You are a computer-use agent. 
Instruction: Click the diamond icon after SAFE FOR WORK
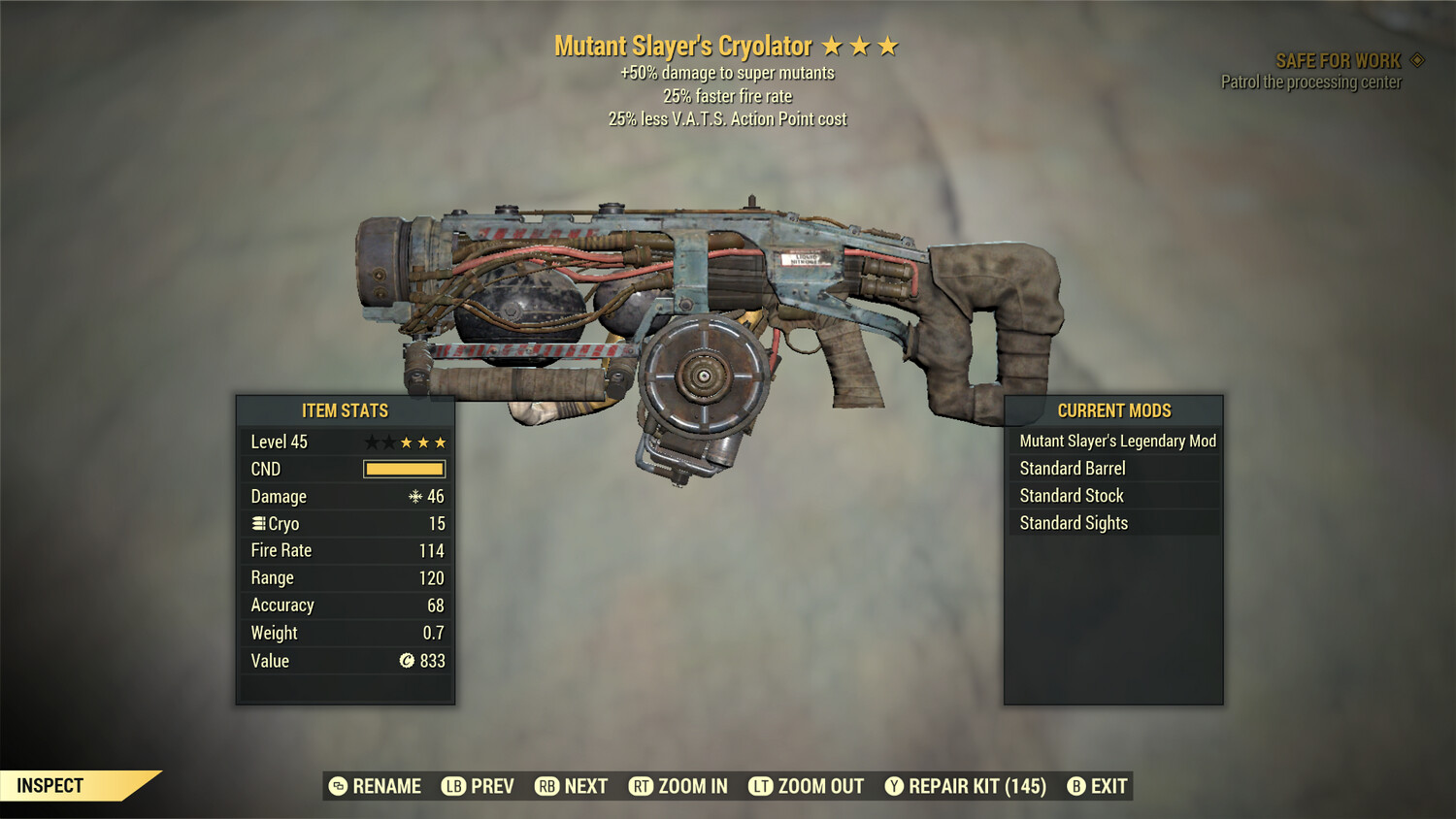[x=1415, y=59]
